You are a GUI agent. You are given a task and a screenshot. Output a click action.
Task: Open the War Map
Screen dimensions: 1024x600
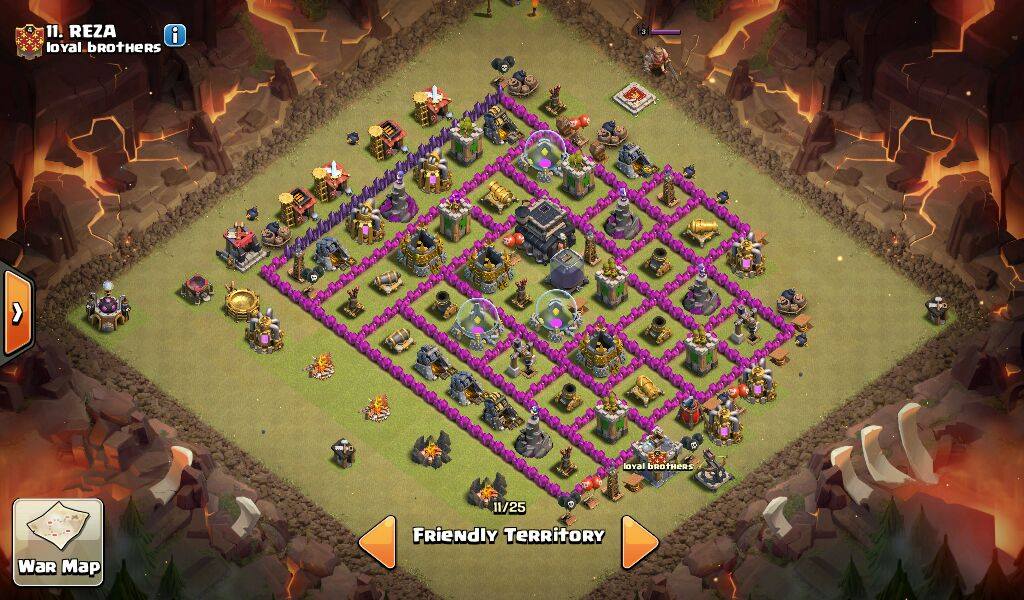58,541
